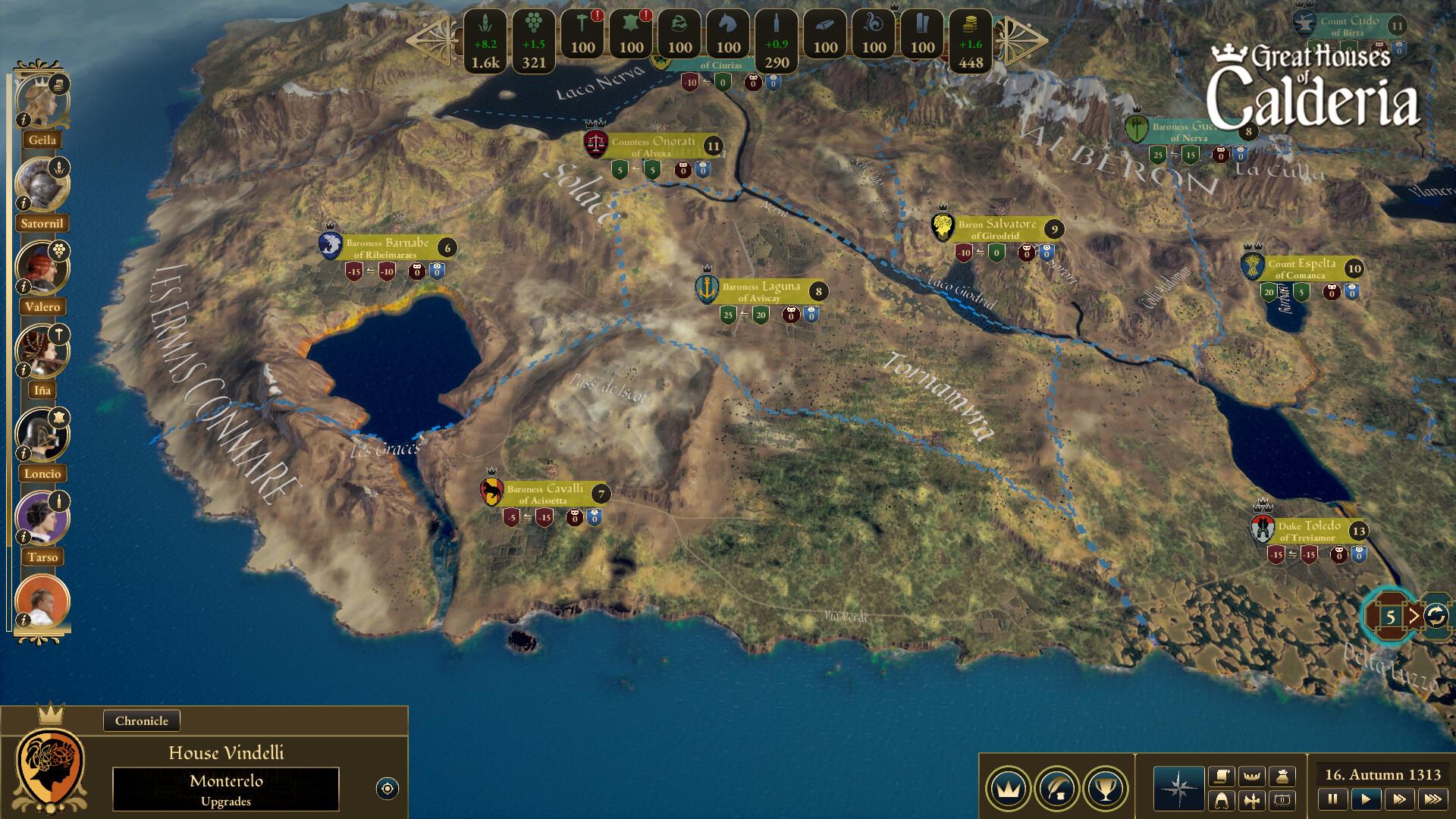Viewport: 1456px width, 819px height.
Task: Center view on Monterelo with target button
Action: [387, 789]
